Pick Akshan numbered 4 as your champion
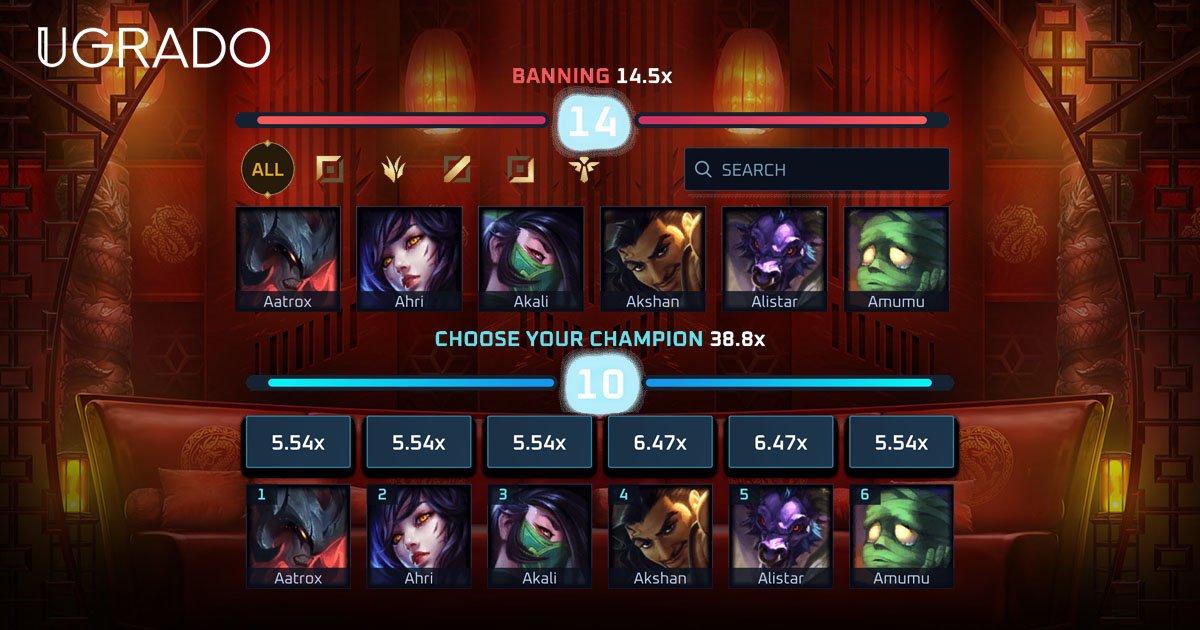This screenshot has height=630, width=1200. [660, 535]
